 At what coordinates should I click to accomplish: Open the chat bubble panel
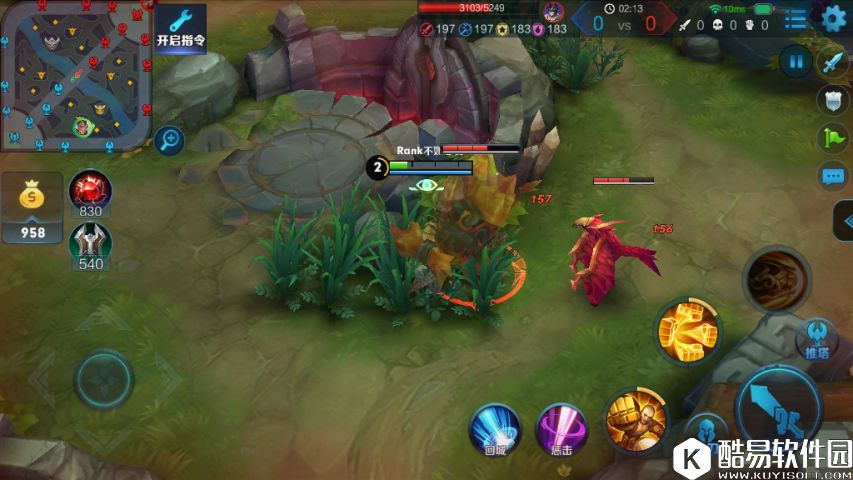pyautogui.click(x=832, y=177)
